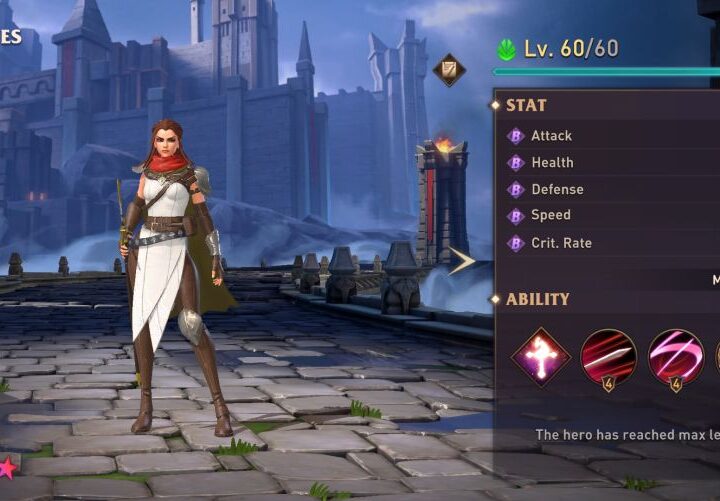Open the sword emblem icon beside level

coord(449,69)
